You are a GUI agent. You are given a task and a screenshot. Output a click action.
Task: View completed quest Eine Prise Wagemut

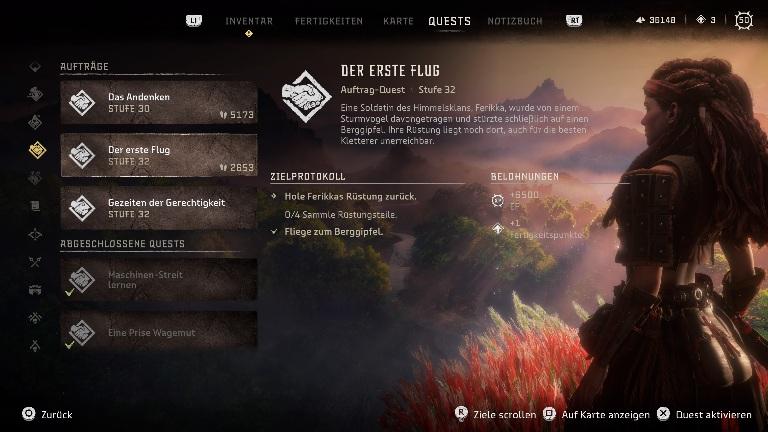(158, 332)
